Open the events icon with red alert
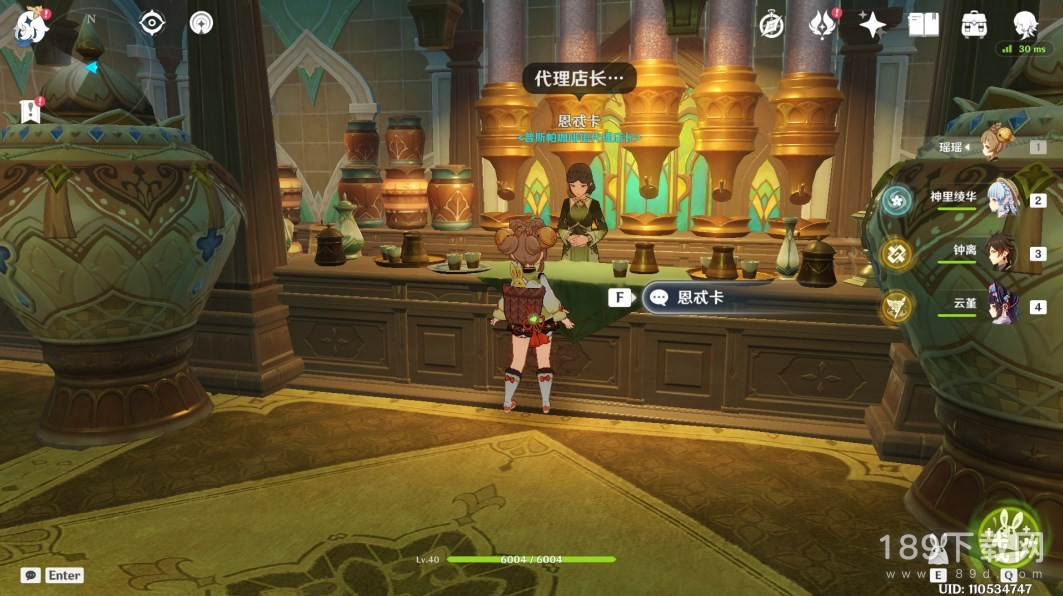This screenshot has width=1063, height=596. point(822,26)
